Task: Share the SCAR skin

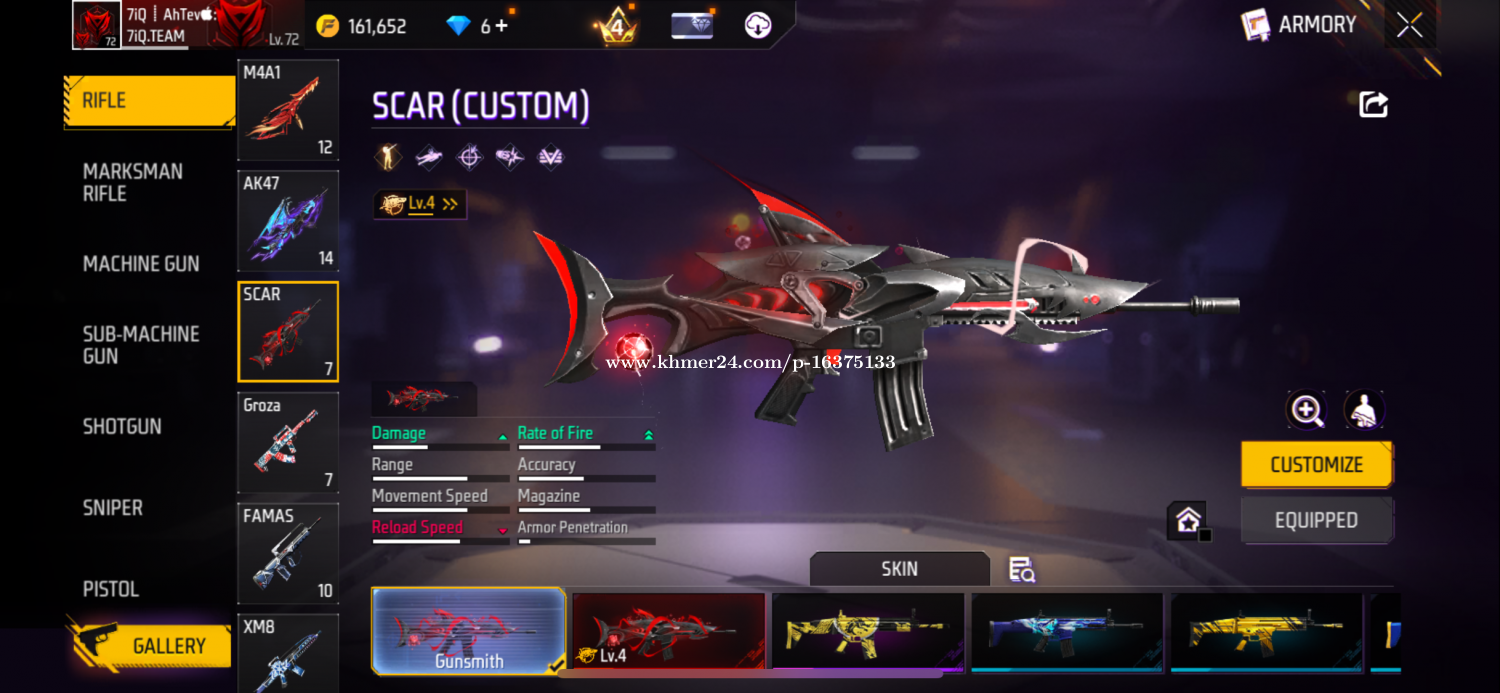Action: (1373, 105)
